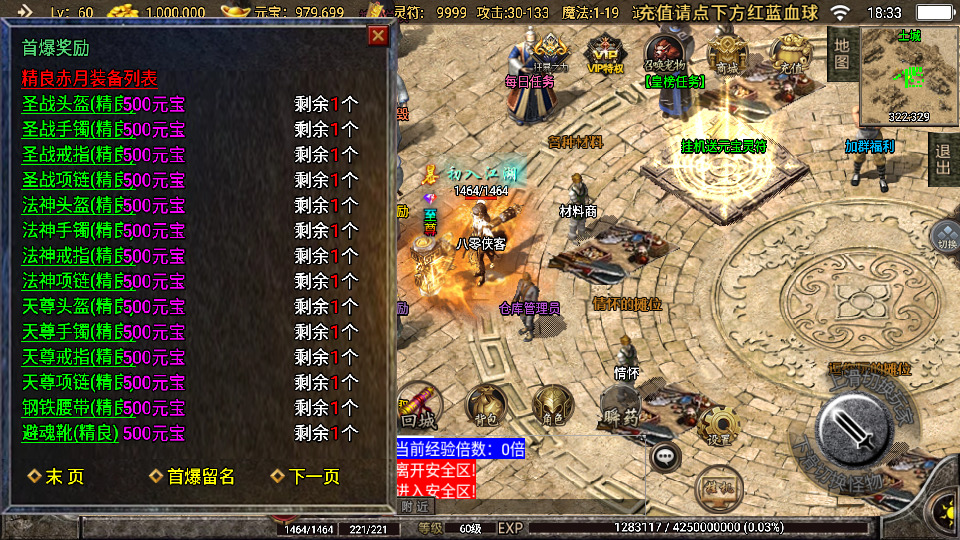Choose the 法神戒指(精良) entry
Viewport: 960px width, 540px height.
(75, 255)
